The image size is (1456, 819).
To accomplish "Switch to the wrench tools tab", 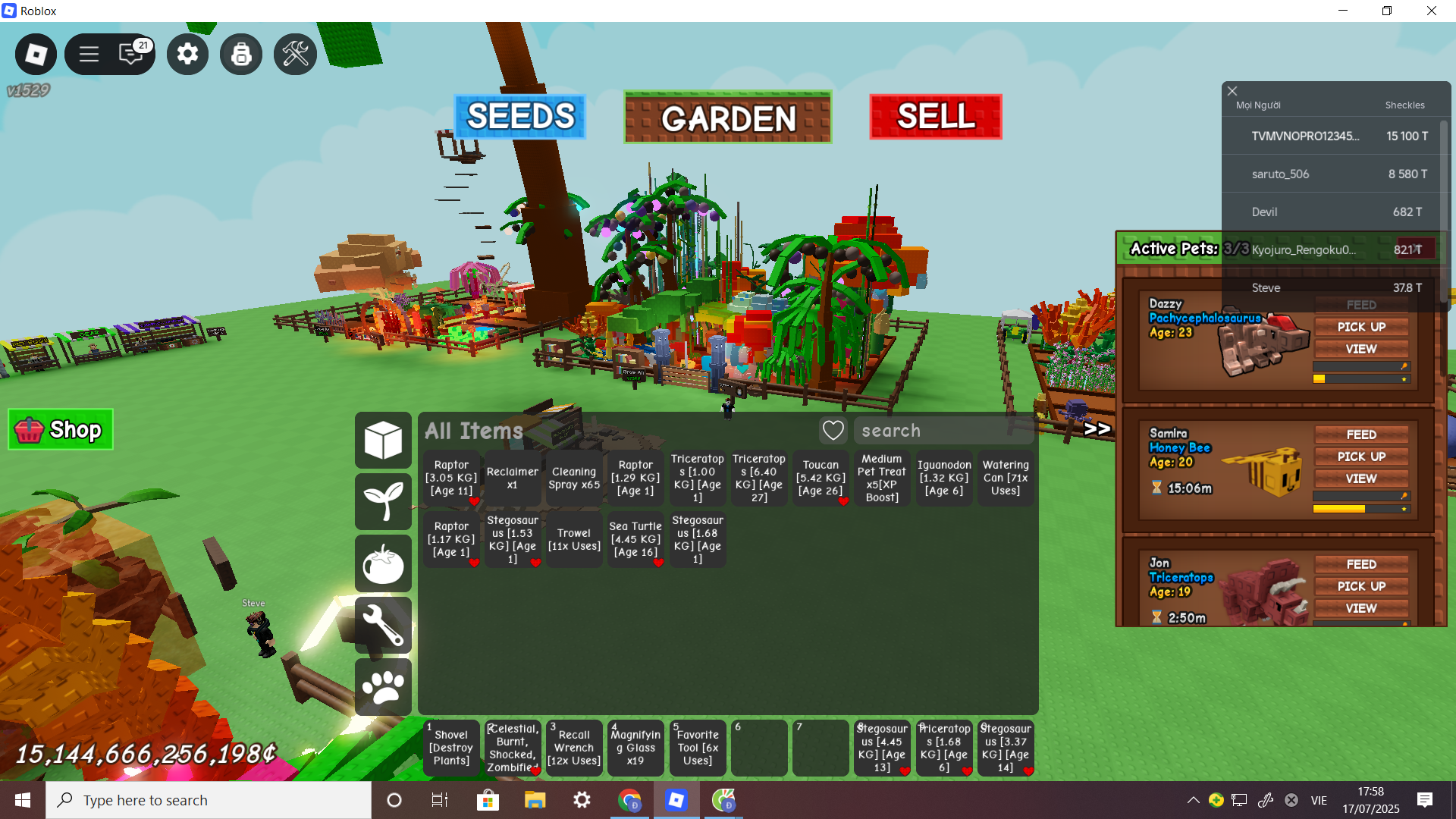I will click(x=383, y=626).
